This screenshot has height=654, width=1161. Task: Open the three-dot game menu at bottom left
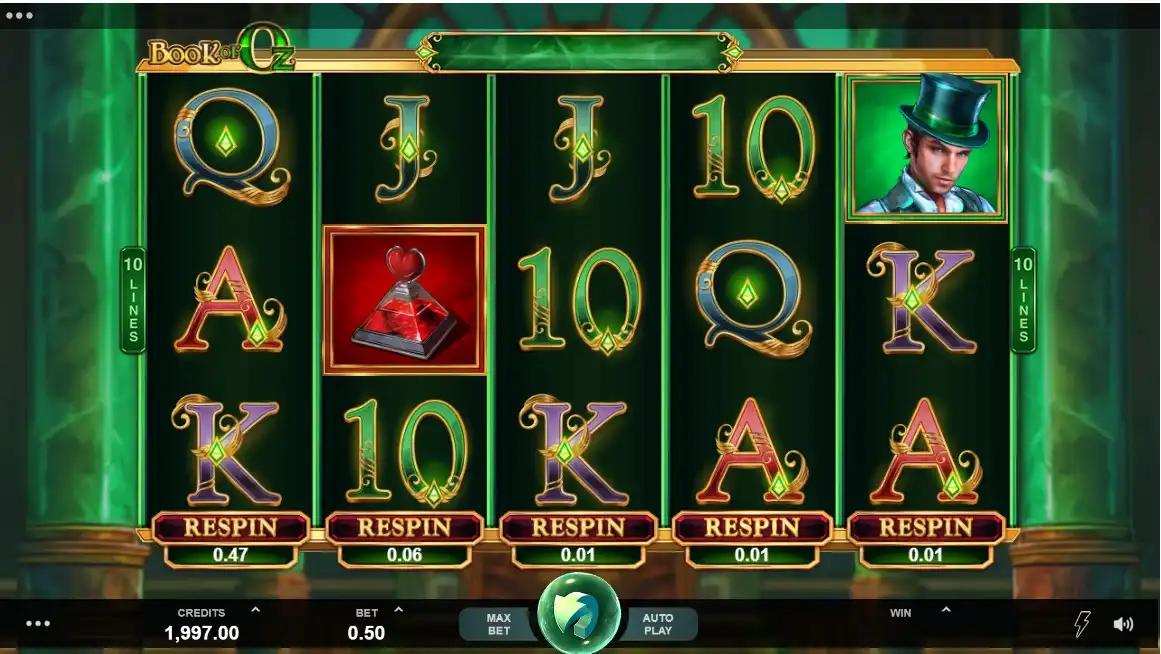click(x=38, y=623)
